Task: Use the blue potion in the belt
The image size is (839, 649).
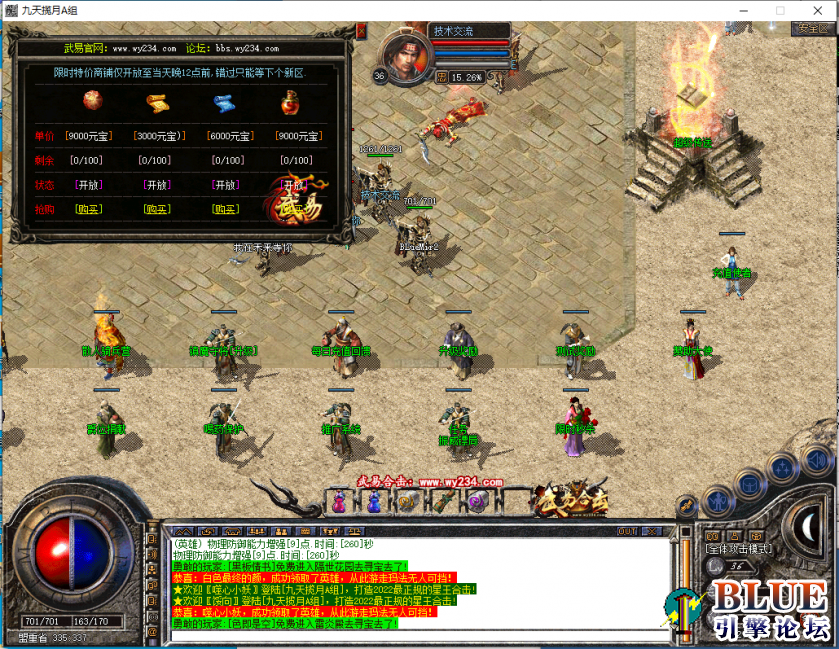Action: [373, 501]
